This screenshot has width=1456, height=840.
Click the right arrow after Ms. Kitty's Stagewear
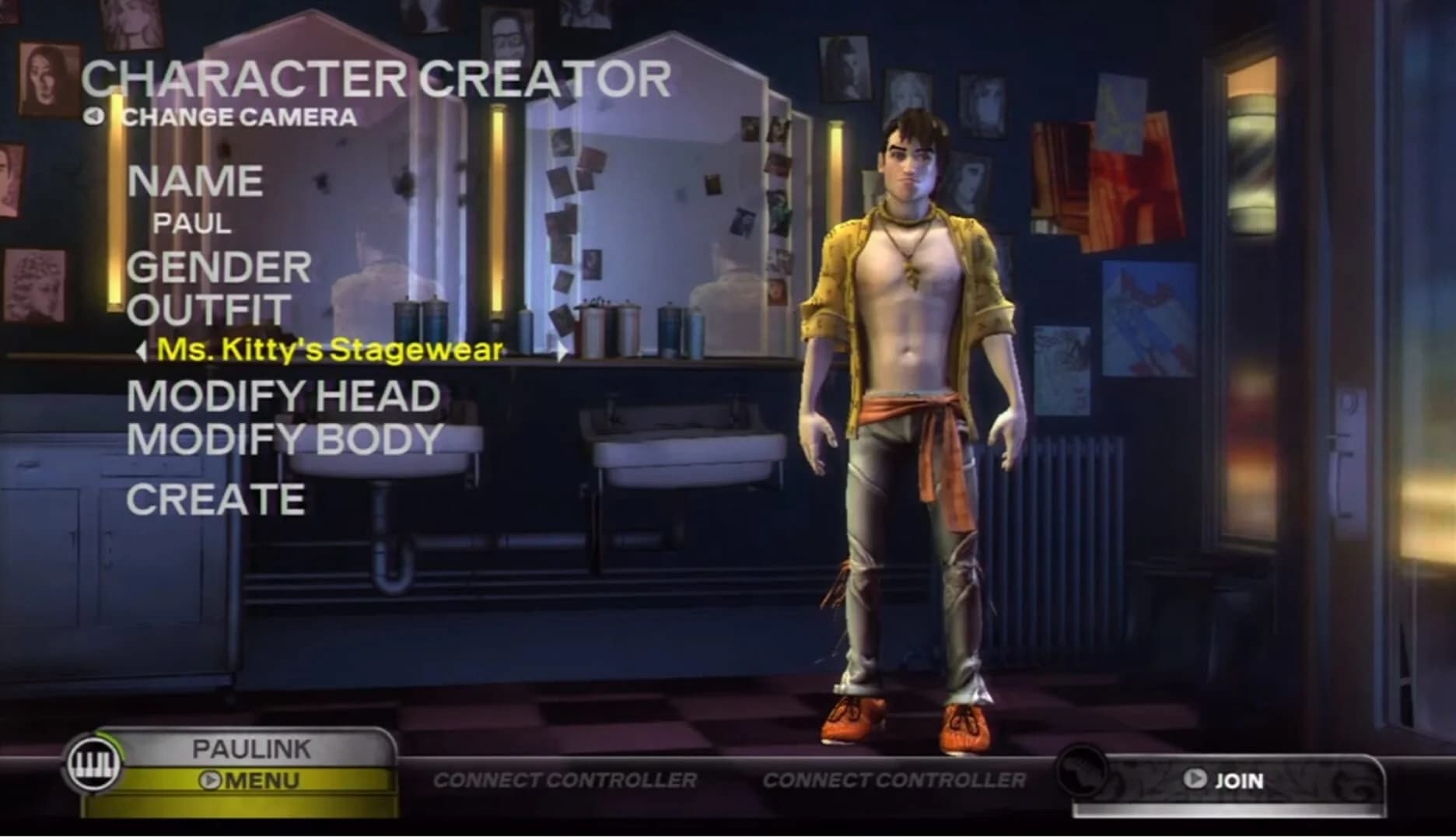(562, 352)
